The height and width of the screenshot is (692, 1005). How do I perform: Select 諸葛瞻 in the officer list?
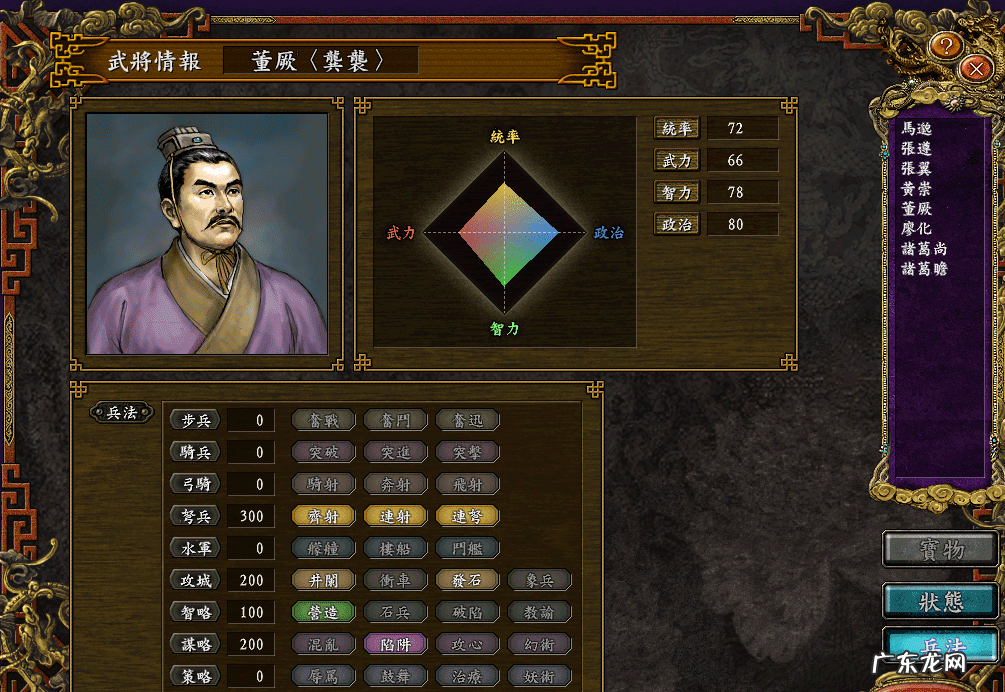[x=924, y=269]
